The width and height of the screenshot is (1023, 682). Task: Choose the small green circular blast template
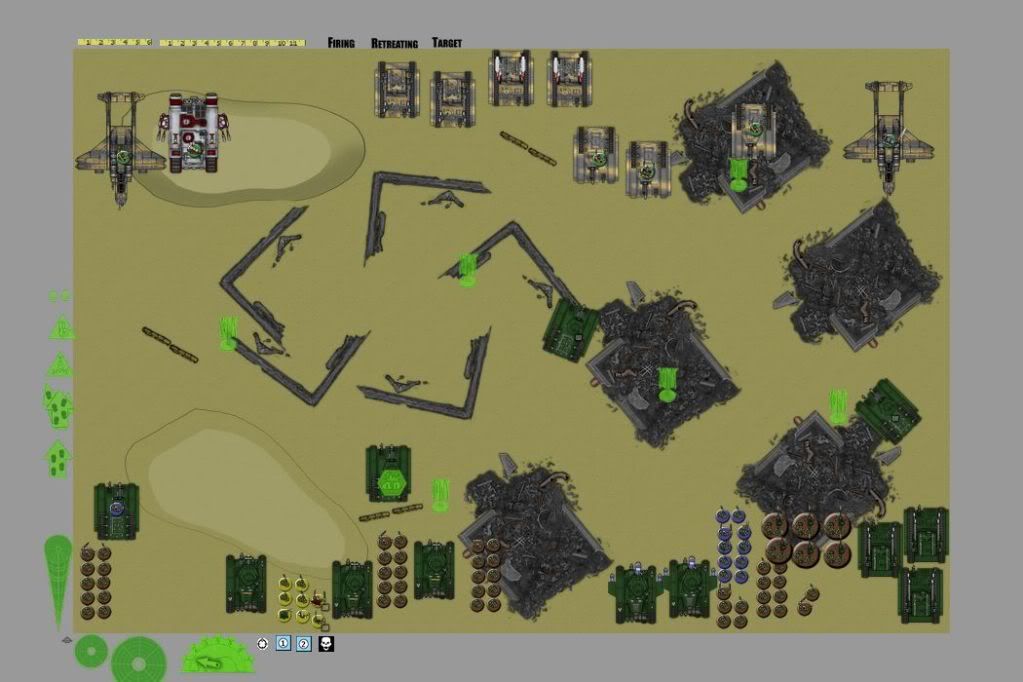(x=91, y=651)
